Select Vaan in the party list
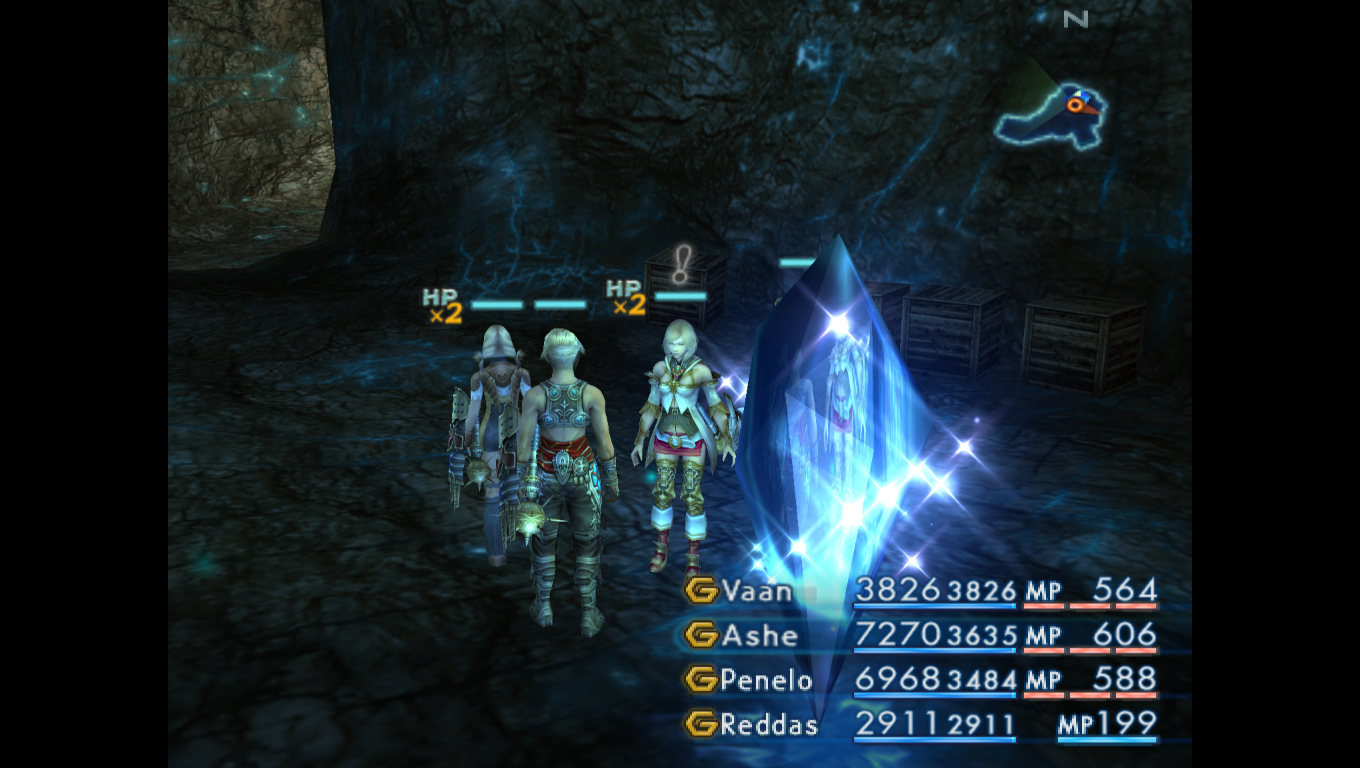Screen dimensions: 1360x768 (757, 591)
